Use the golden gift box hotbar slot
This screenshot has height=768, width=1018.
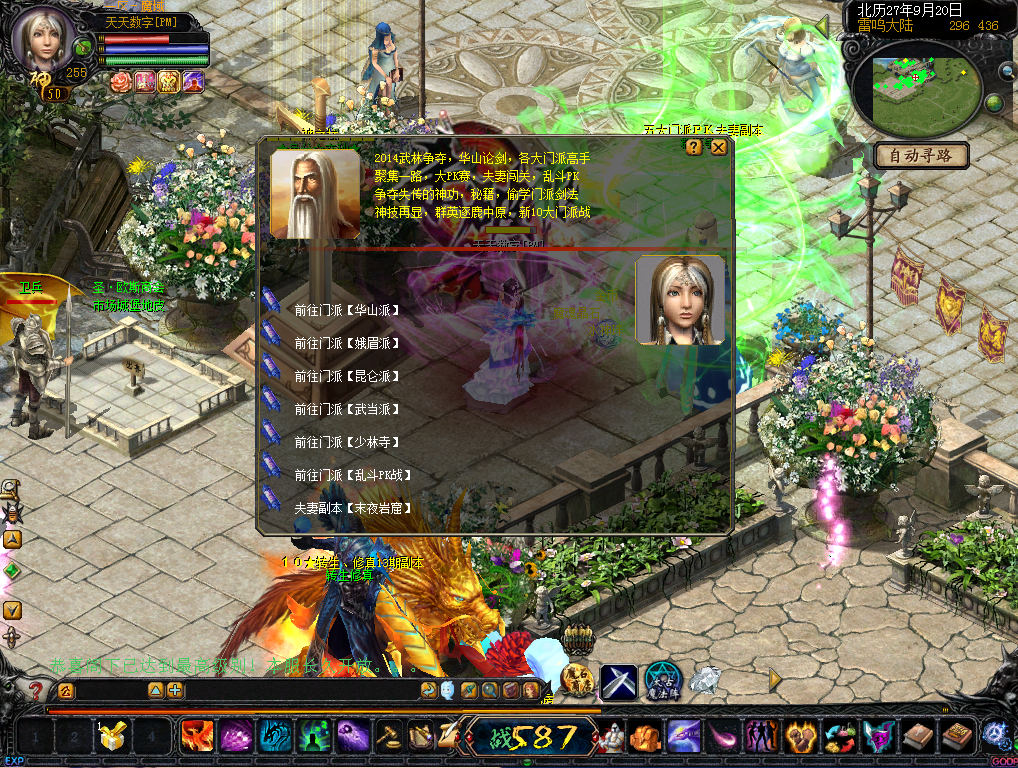pyautogui.click(x=111, y=737)
